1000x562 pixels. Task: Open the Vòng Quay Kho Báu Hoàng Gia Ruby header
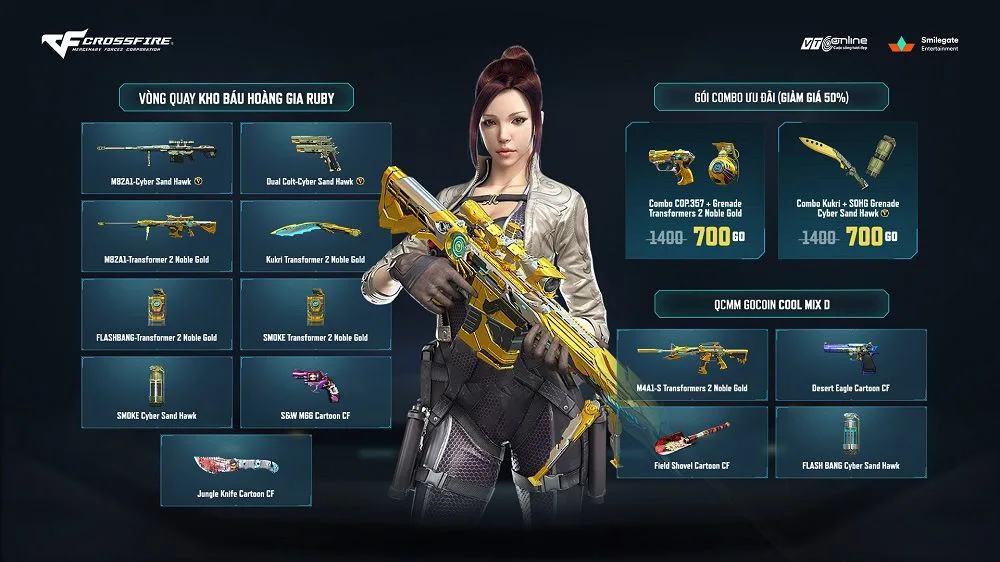236,97
